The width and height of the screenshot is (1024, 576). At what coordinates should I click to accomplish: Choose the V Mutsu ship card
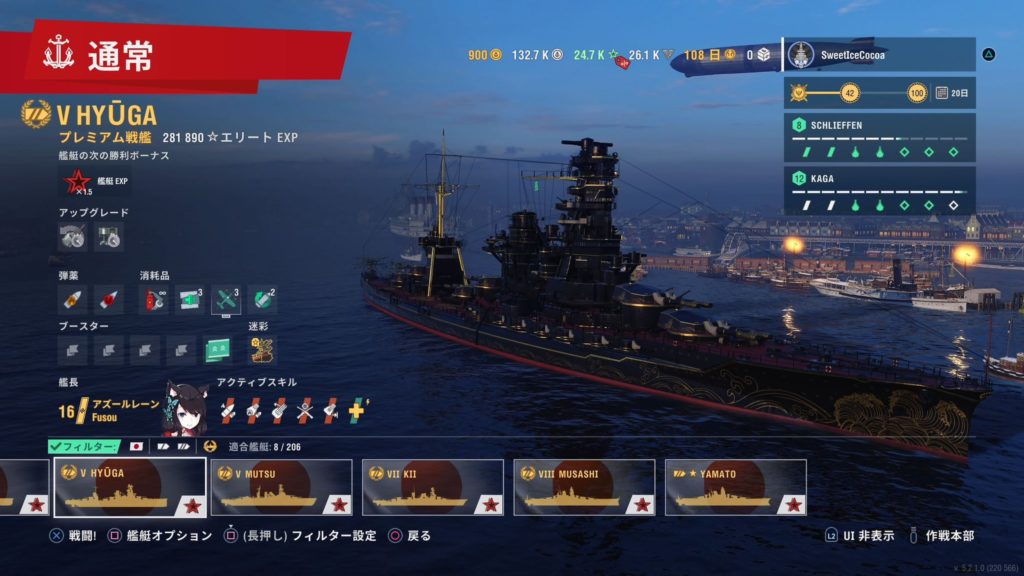(x=281, y=487)
